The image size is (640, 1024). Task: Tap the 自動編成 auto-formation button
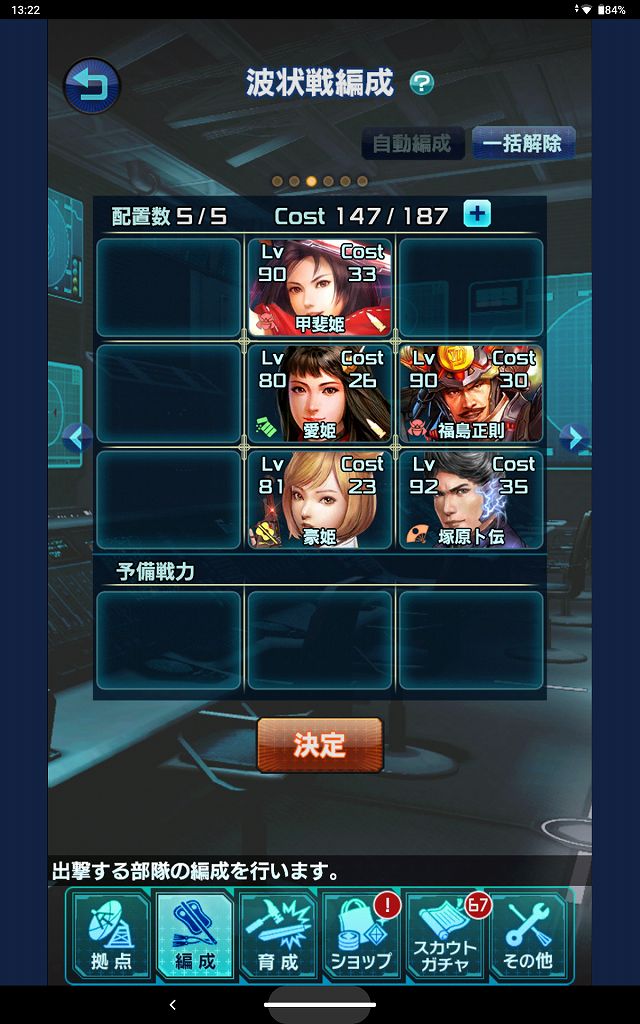coord(412,143)
